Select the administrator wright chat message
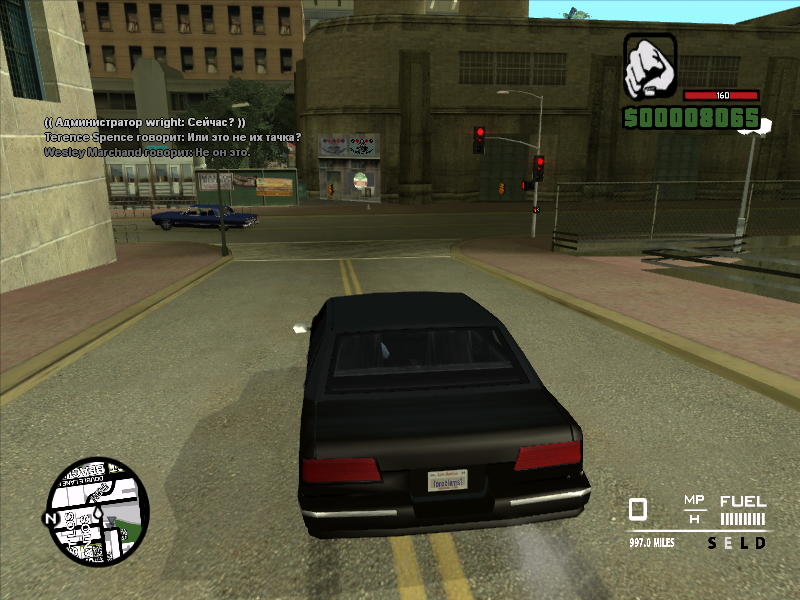The image size is (800, 600). click(x=145, y=121)
